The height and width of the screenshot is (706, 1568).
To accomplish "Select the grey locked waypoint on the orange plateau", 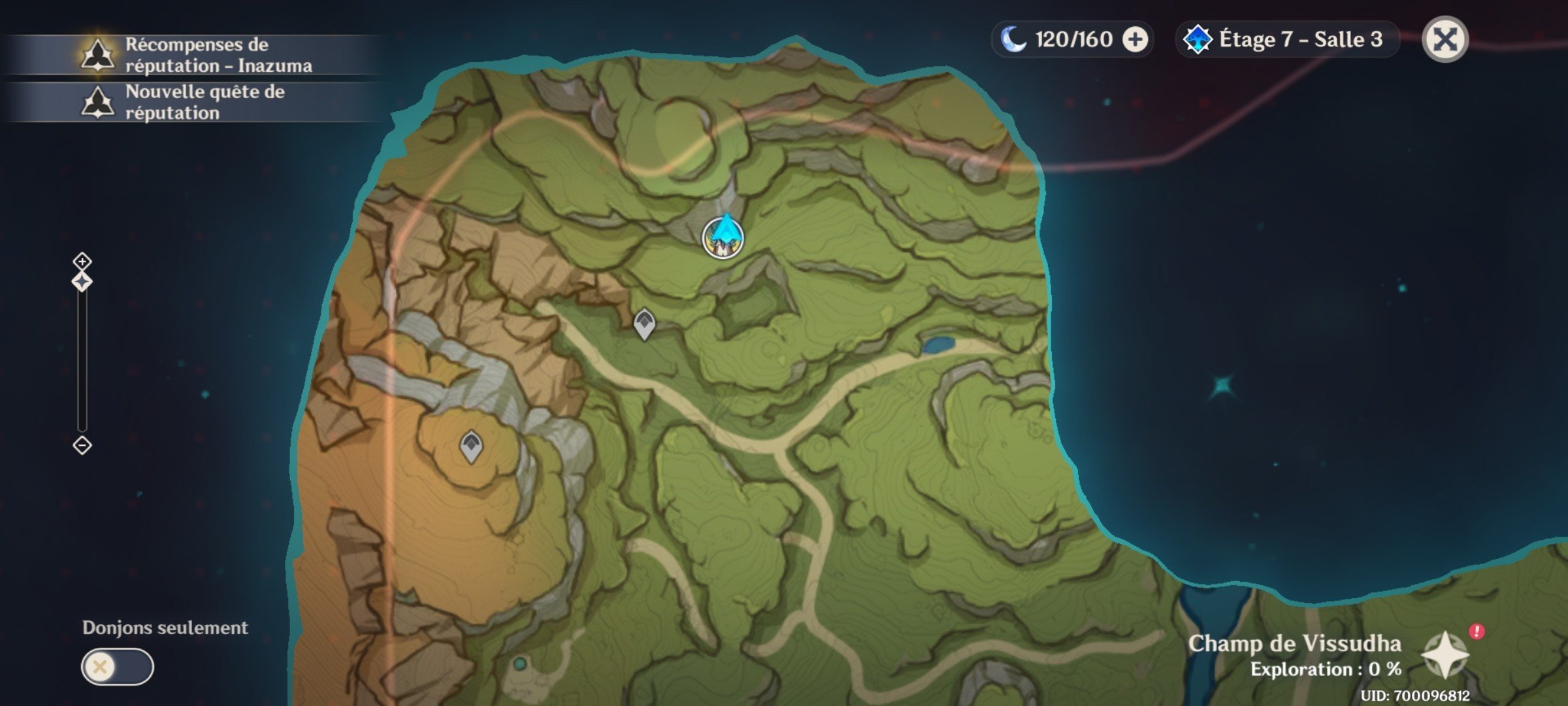I will [471, 446].
